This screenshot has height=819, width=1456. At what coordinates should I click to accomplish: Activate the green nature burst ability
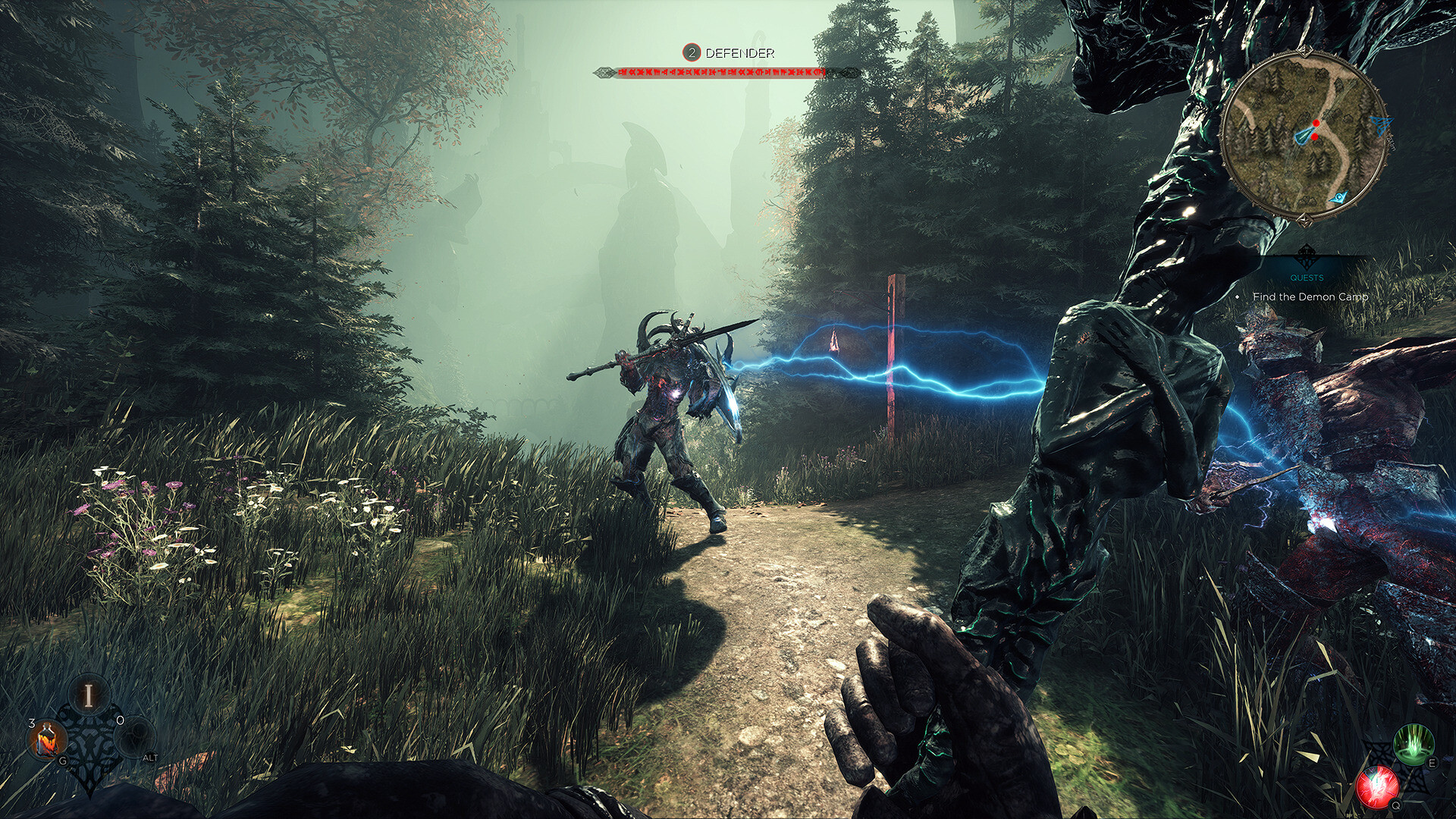[x=1414, y=745]
